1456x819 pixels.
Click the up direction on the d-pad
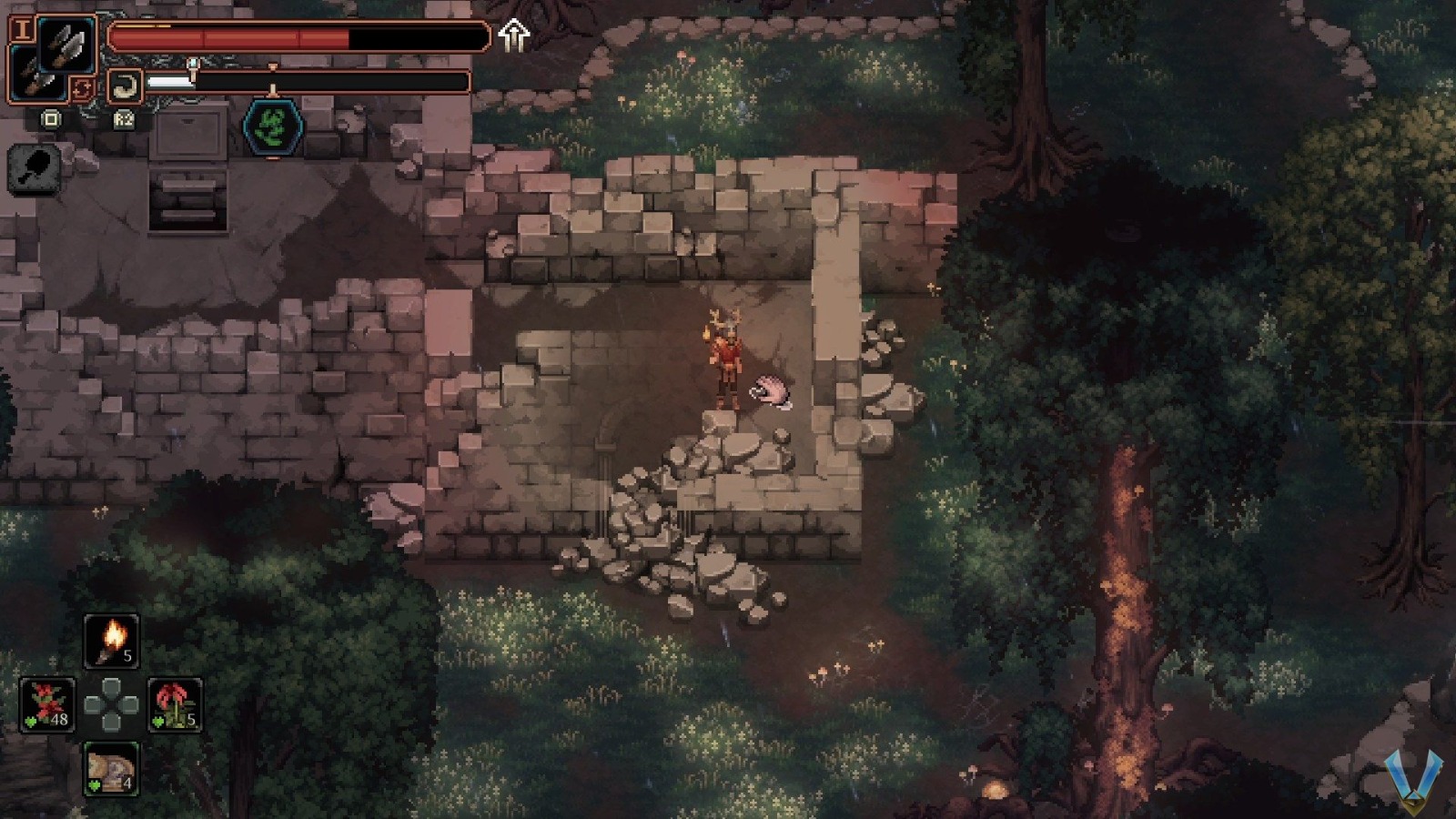coord(111,684)
